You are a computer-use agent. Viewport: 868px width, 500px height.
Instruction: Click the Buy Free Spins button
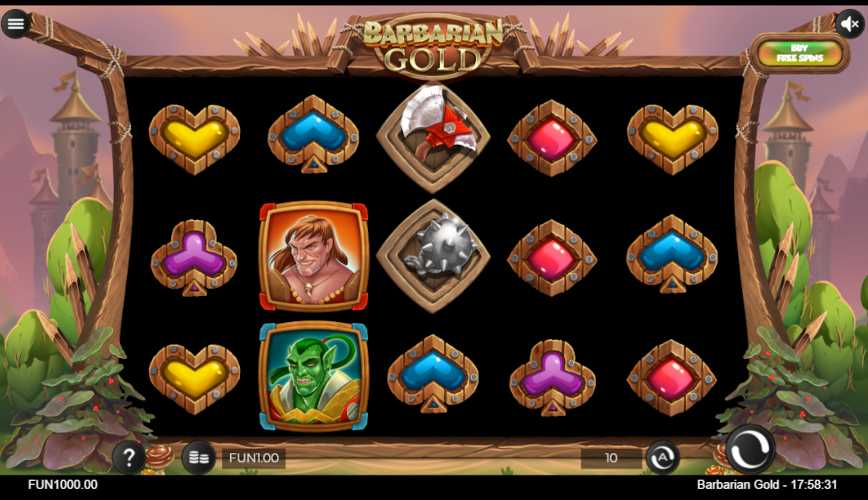(x=799, y=53)
